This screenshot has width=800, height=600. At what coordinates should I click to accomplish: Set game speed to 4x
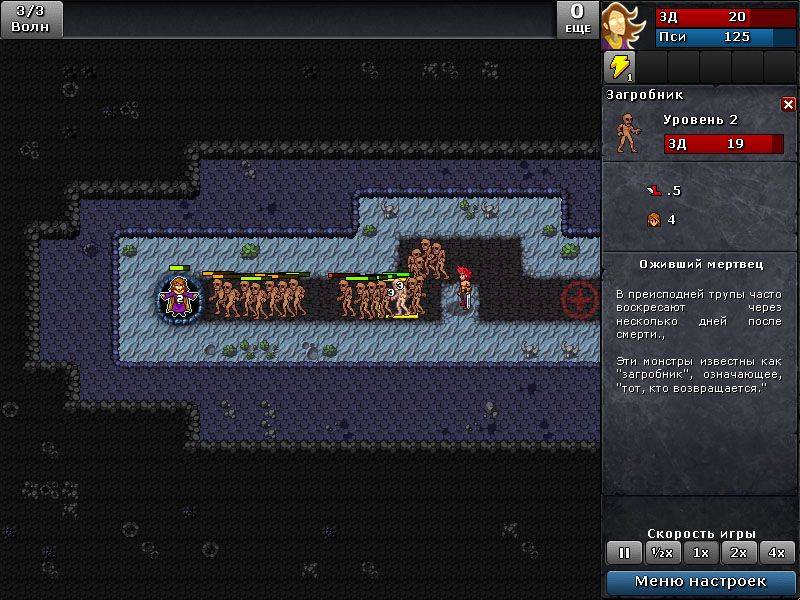coord(777,552)
